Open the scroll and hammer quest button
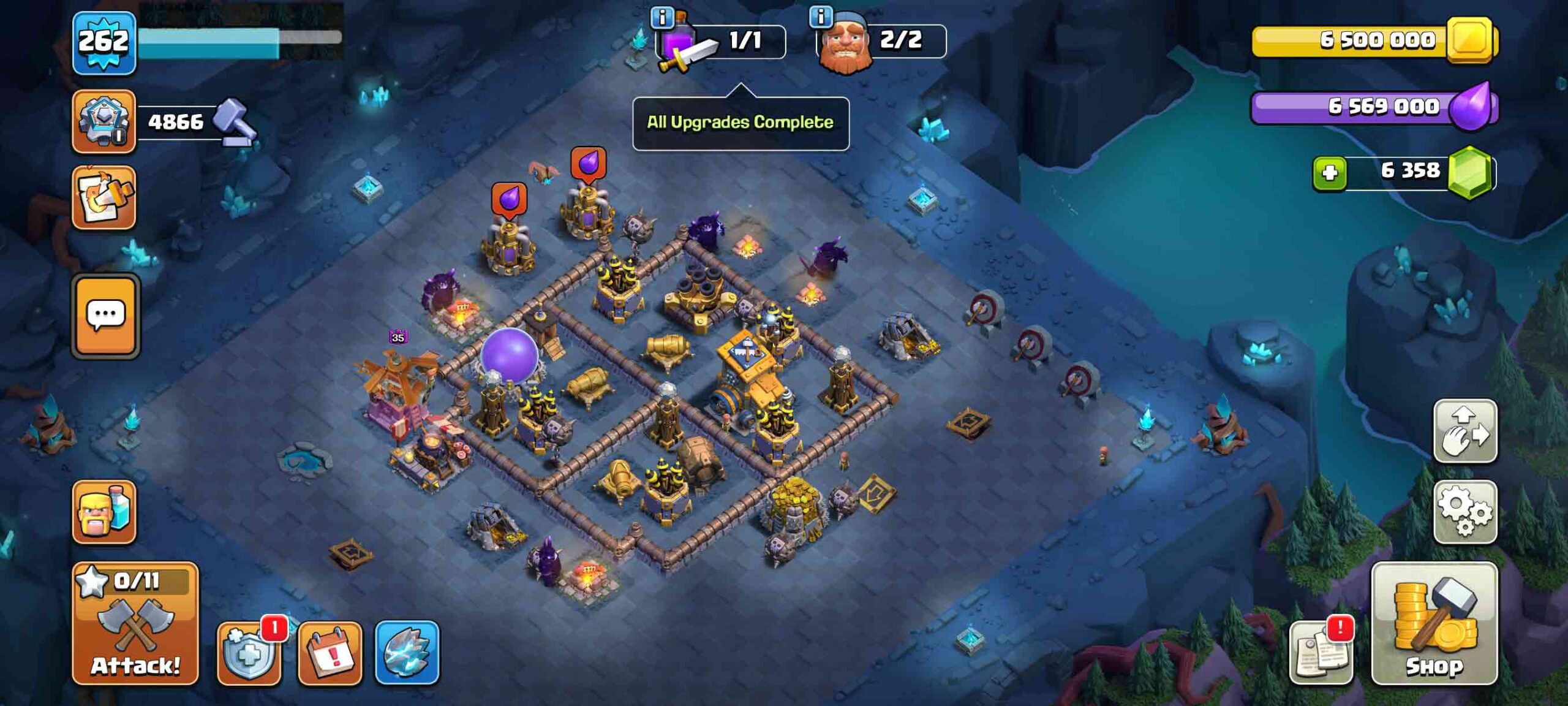 tap(104, 198)
